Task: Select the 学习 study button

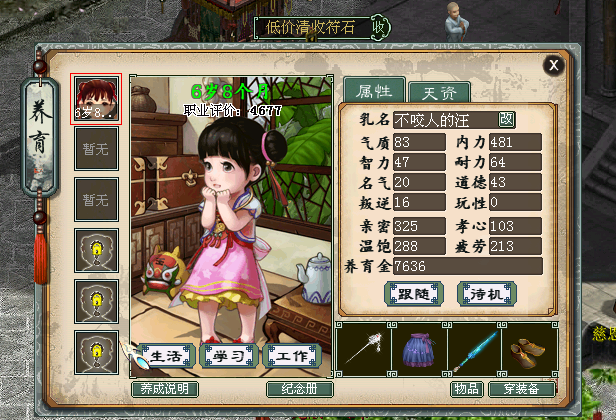Action: tap(229, 356)
